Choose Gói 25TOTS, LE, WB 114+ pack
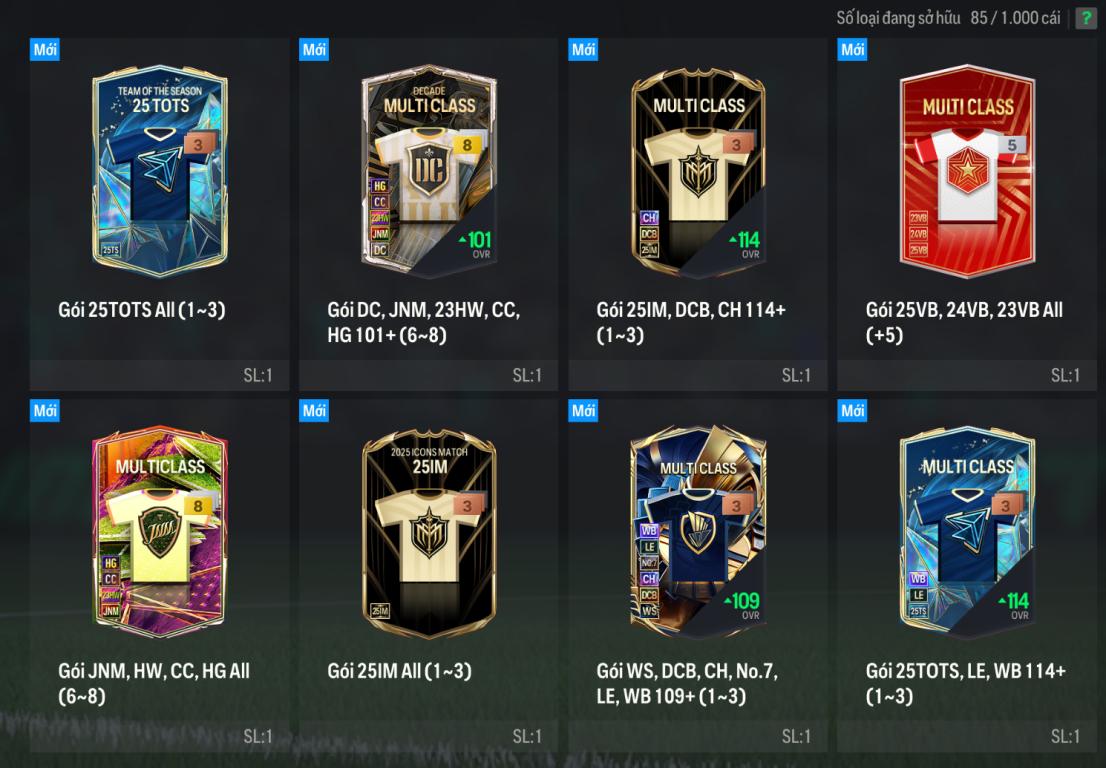Screen dimensions: 1106x768 967,532
